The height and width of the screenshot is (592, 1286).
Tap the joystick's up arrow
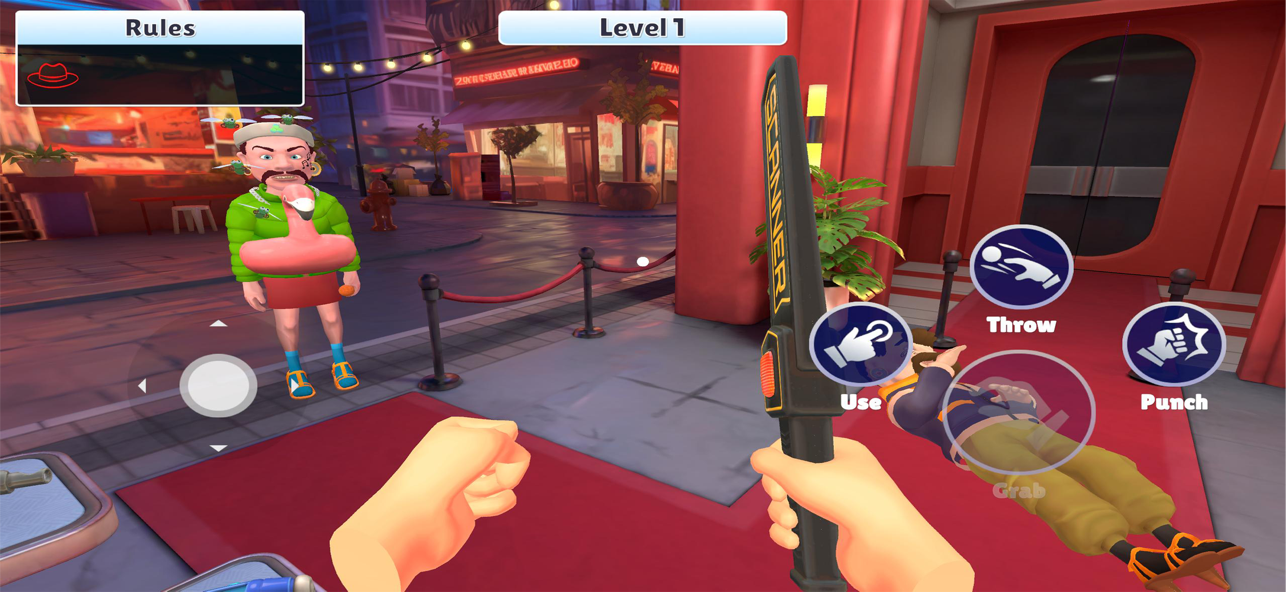(218, 324)
